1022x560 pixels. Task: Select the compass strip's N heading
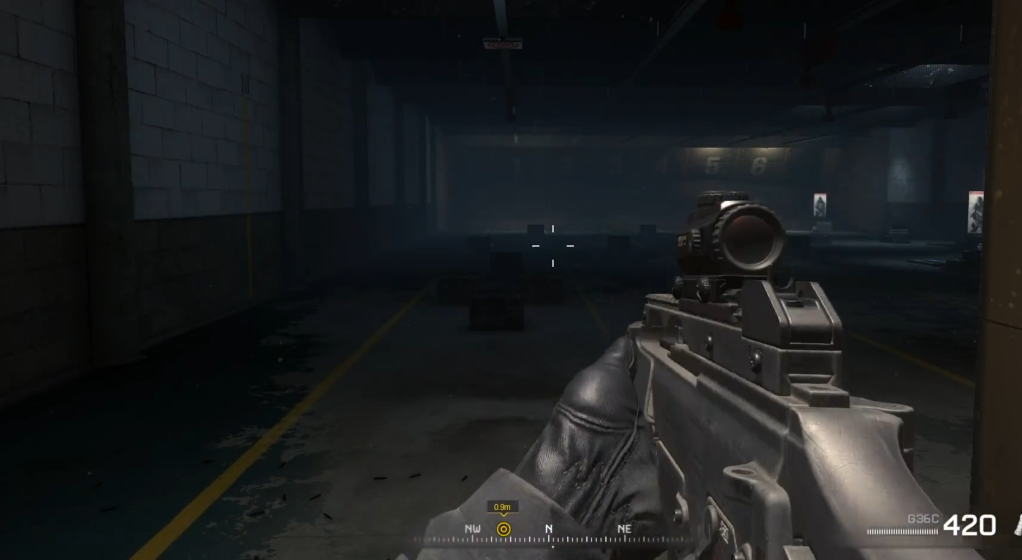[x=549, y=528]
